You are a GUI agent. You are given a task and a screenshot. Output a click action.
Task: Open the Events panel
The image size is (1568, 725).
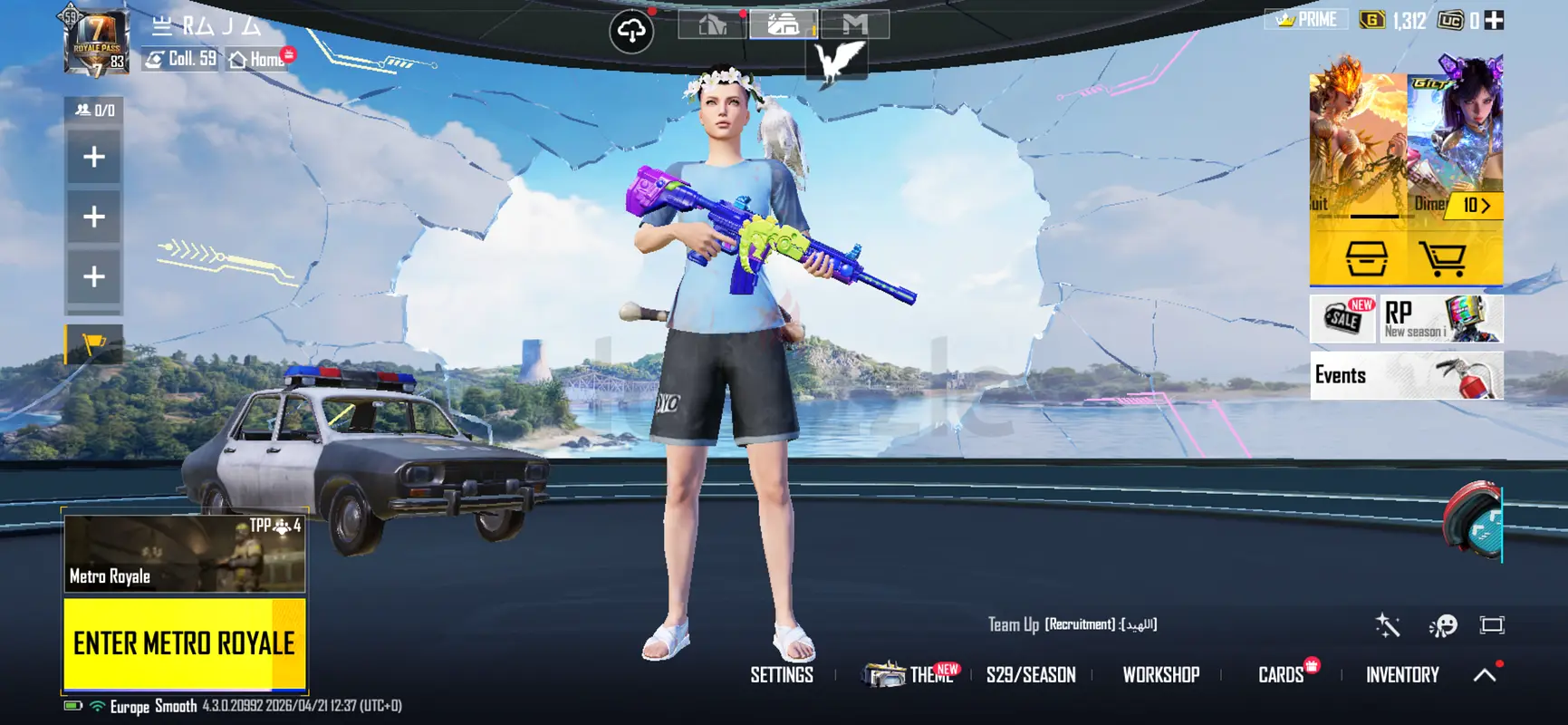[1406, 375]
